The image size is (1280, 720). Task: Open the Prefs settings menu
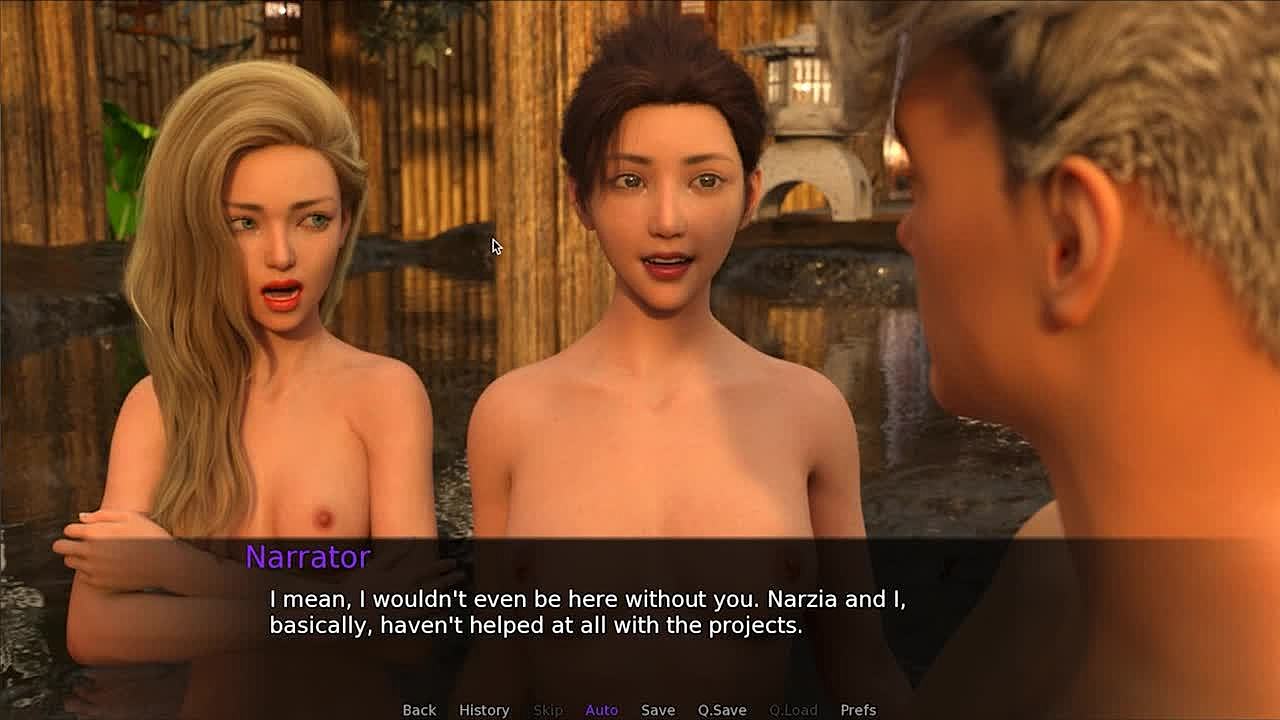click(858, 710)
